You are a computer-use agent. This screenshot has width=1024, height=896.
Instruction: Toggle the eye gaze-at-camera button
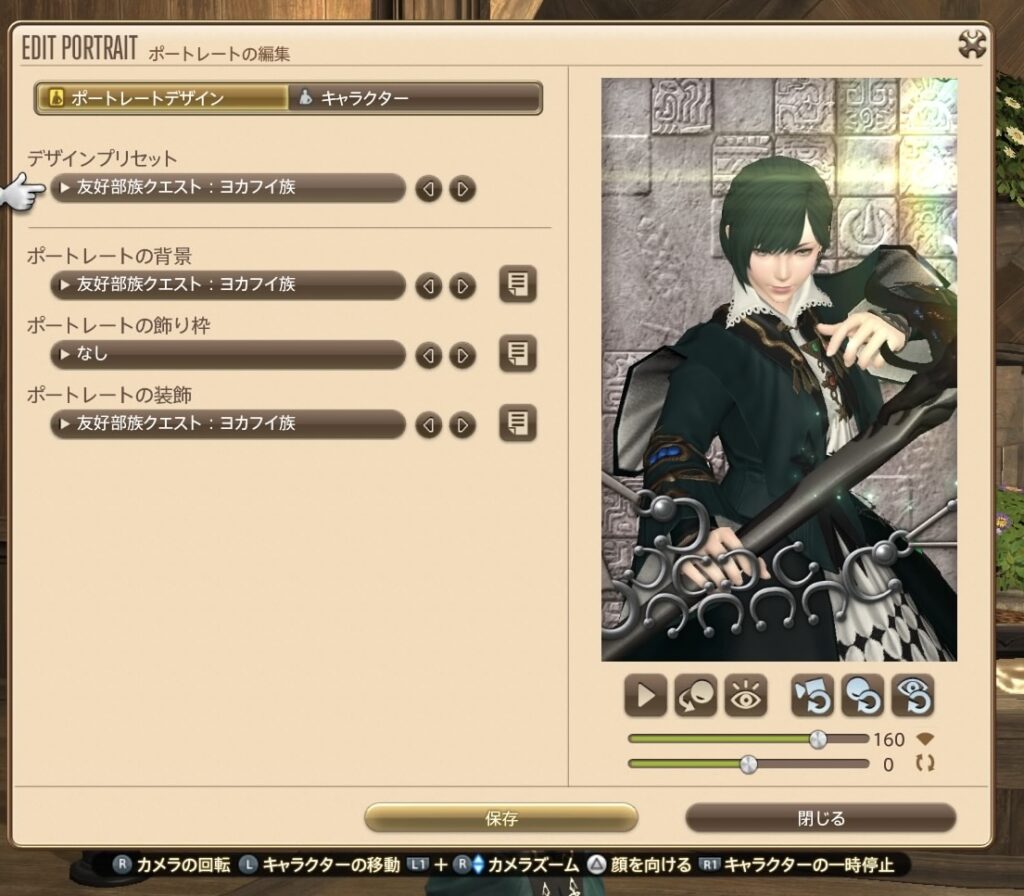tap(746, 696)
